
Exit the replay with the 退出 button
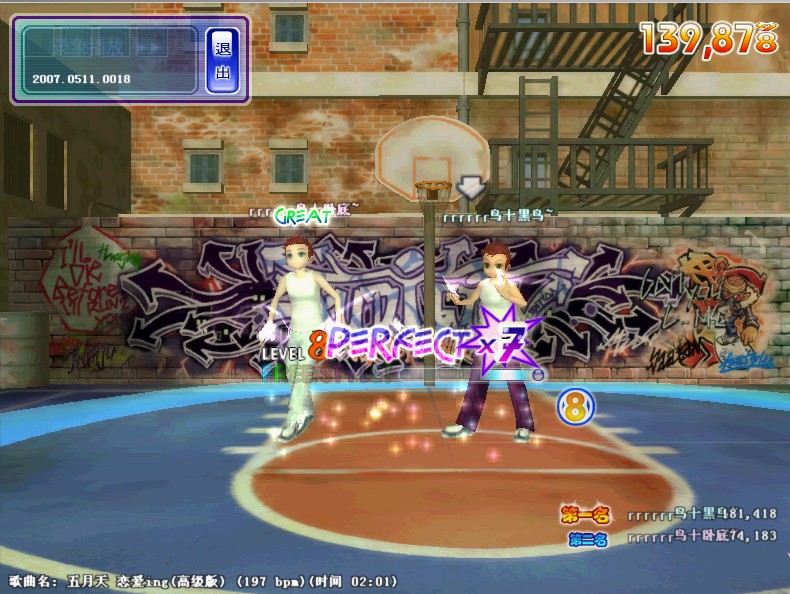tap(221, 60)
